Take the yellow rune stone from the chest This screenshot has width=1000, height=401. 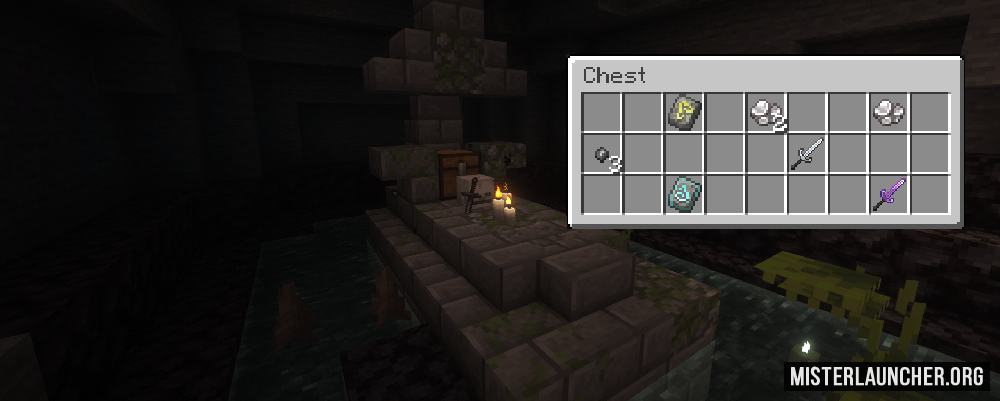pyautogui.click(x=684, y=112)
